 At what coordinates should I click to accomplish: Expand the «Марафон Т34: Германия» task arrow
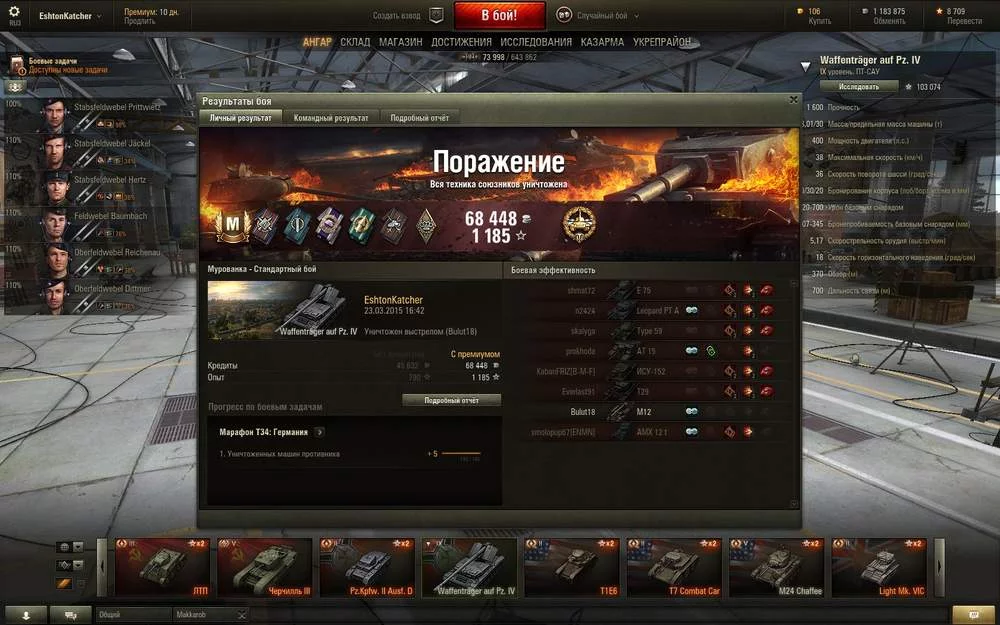pos(320,432)
